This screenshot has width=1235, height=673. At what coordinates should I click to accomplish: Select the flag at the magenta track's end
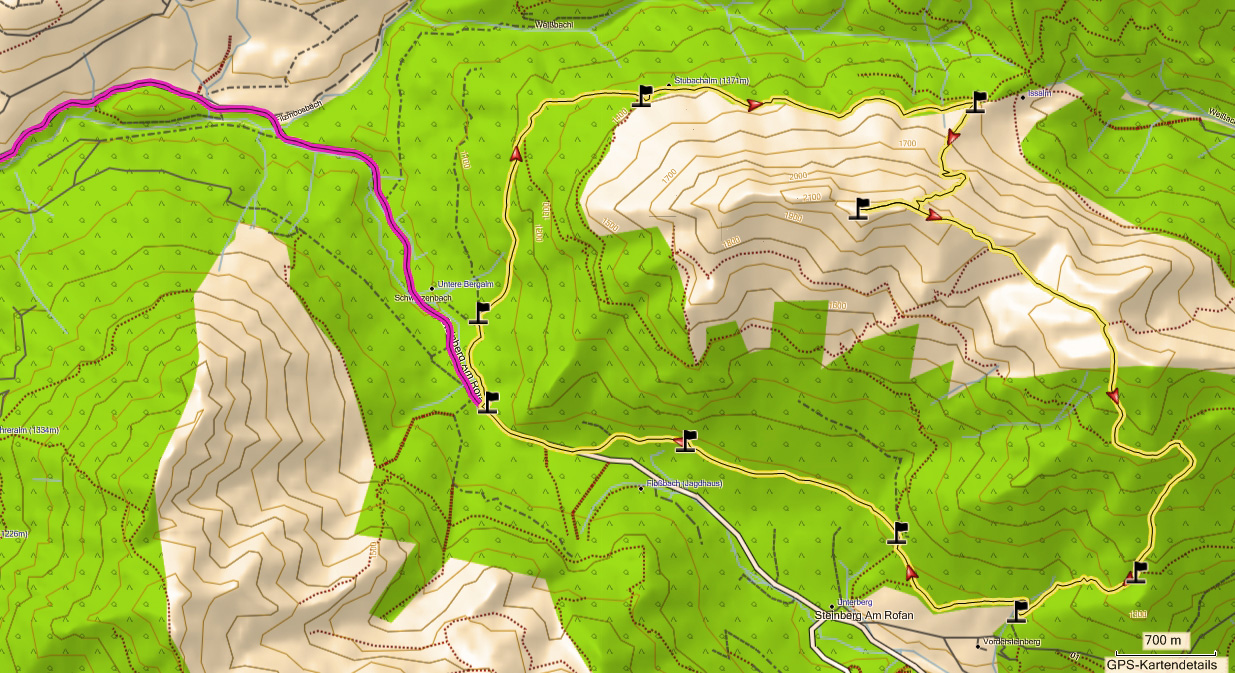[x=488, y=402]
